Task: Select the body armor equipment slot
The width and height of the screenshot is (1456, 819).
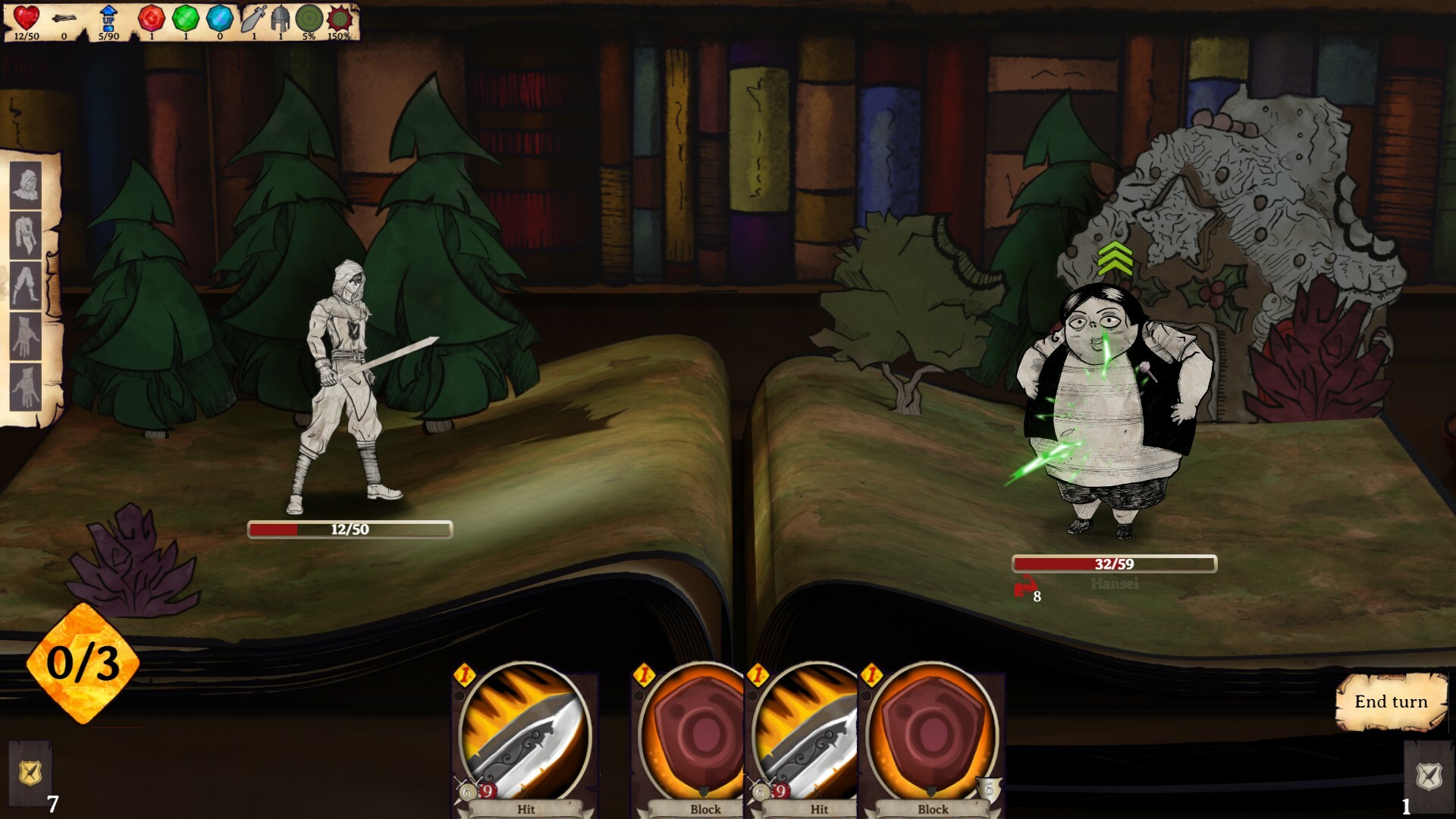Action: coord(26,234)
